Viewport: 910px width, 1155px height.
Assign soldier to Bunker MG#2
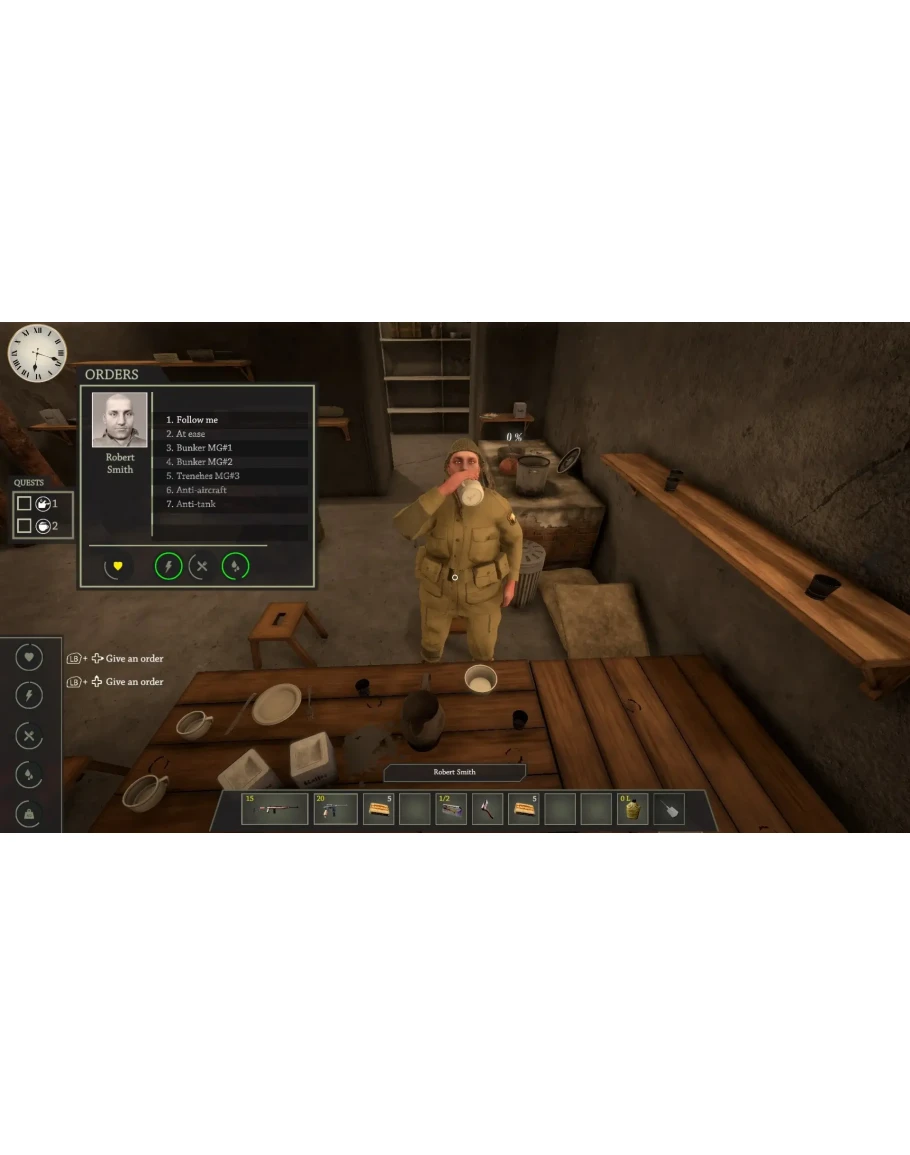(204, 462)
